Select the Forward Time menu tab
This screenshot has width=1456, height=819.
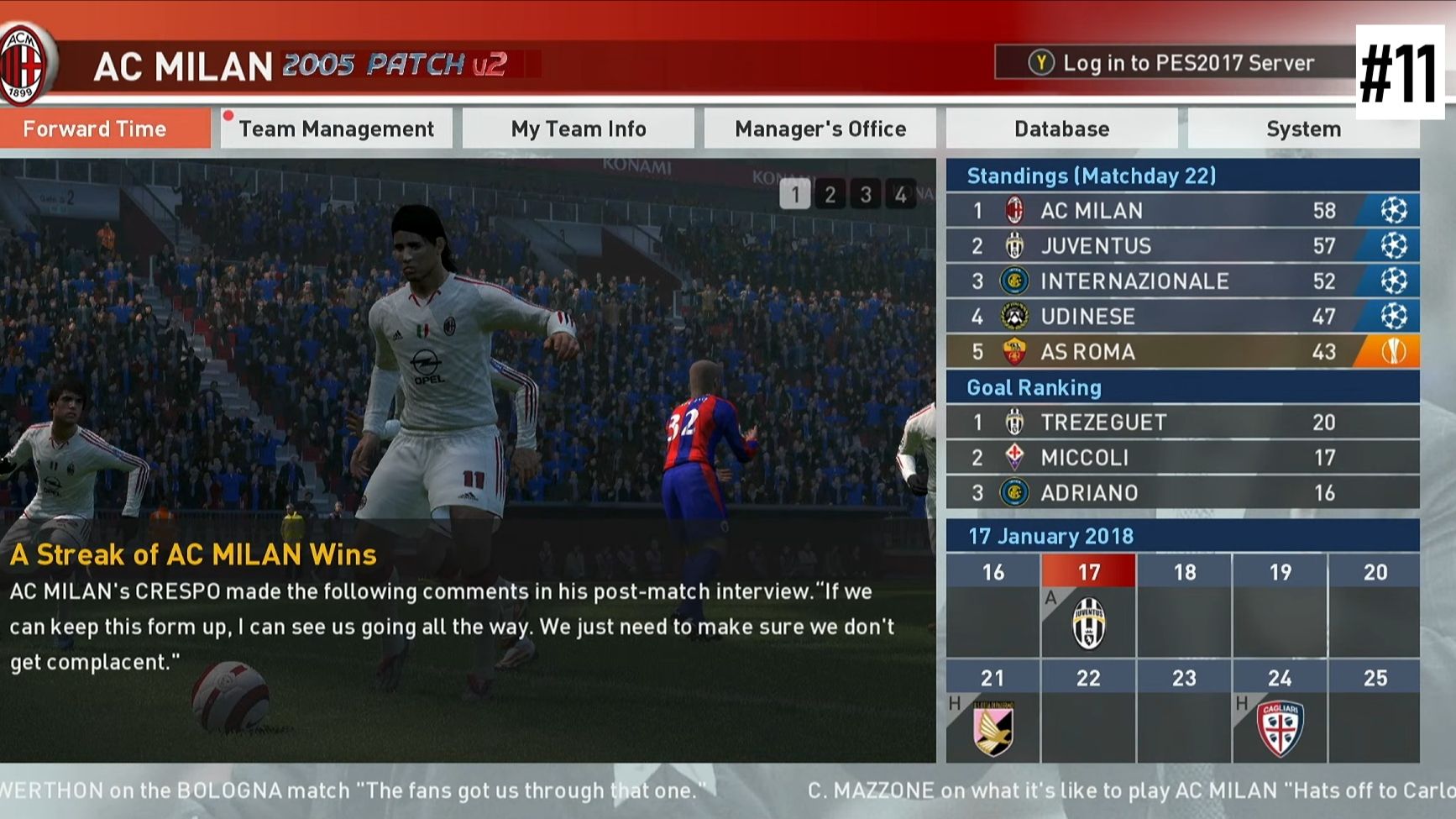click(104, 129)
